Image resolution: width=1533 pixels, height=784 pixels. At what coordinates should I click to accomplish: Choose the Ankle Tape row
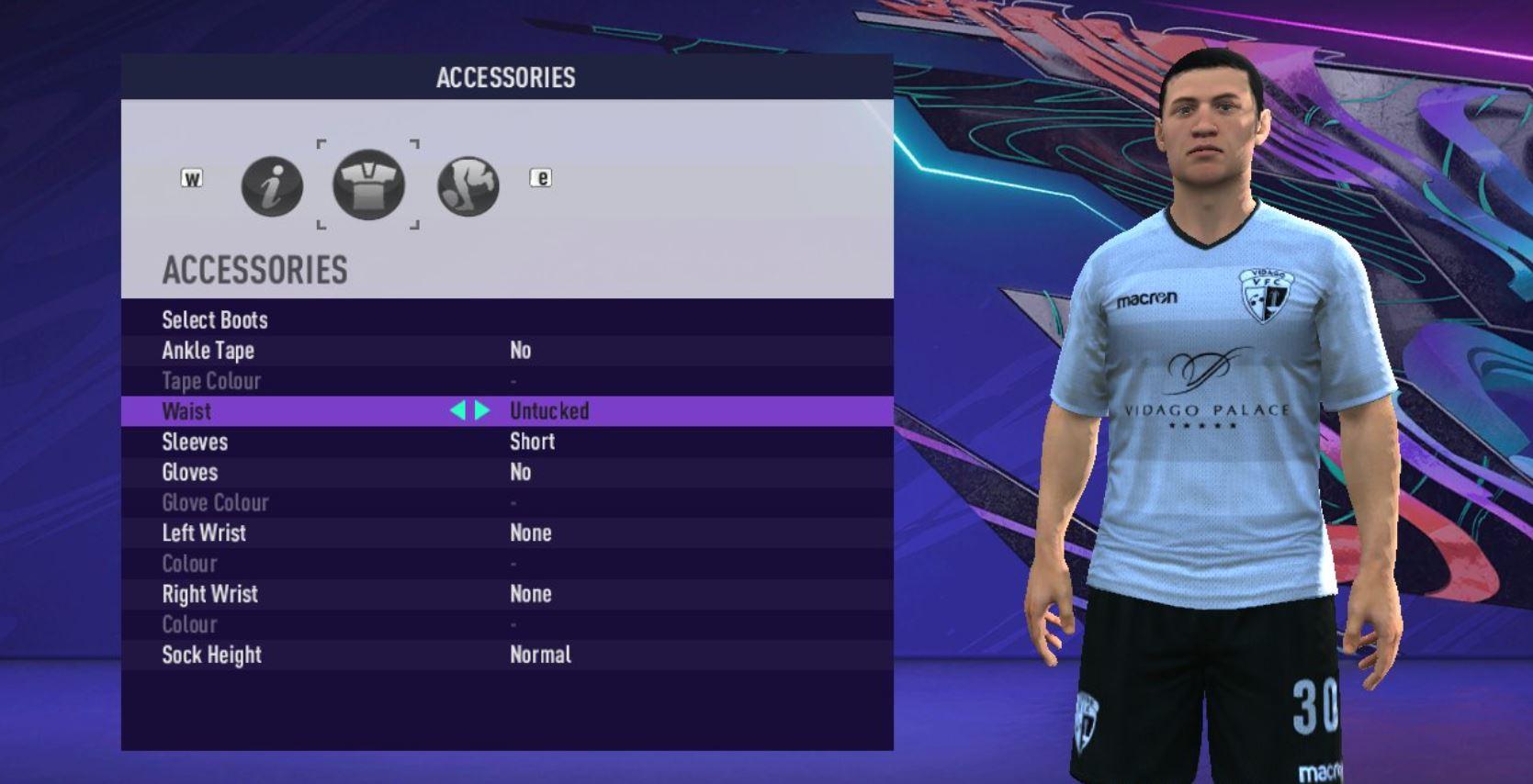tap(209, 351)
